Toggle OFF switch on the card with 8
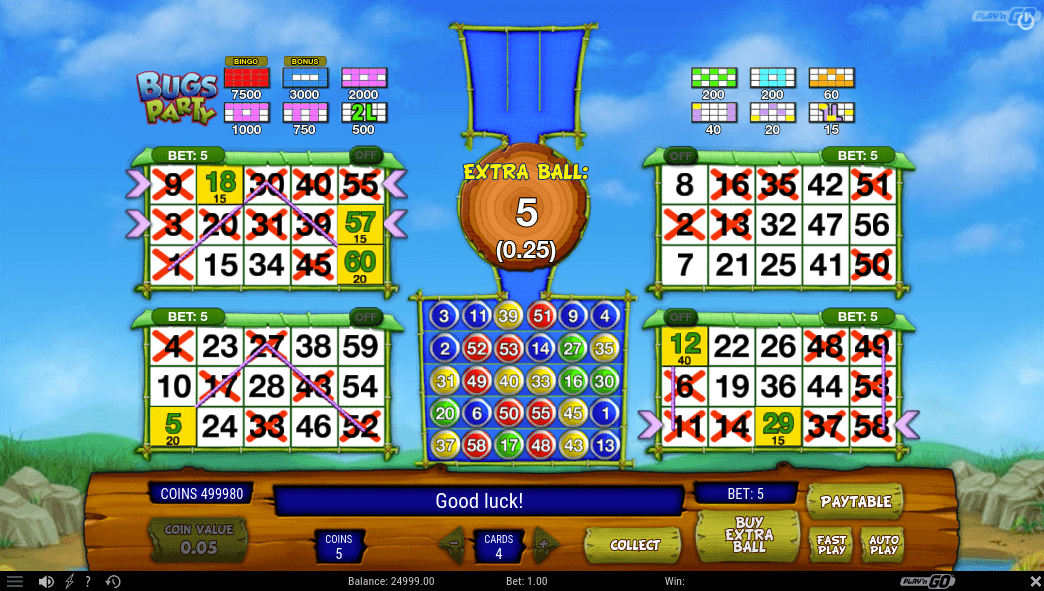The width and height of the screenshot is (1044, 591). click(x=680, y=156)
